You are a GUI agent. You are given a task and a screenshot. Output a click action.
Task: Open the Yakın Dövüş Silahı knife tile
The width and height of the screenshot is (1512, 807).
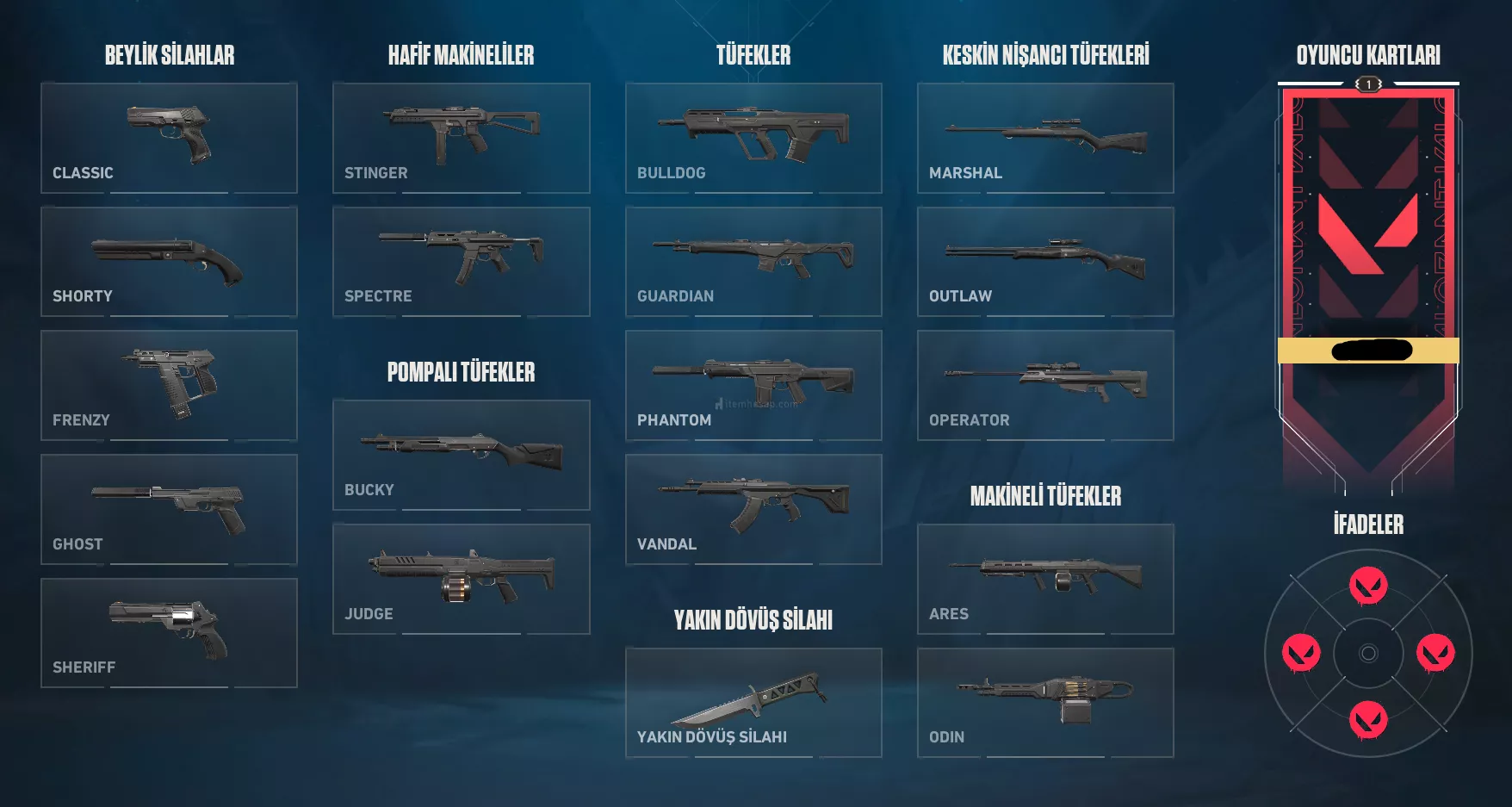point(753,702)
